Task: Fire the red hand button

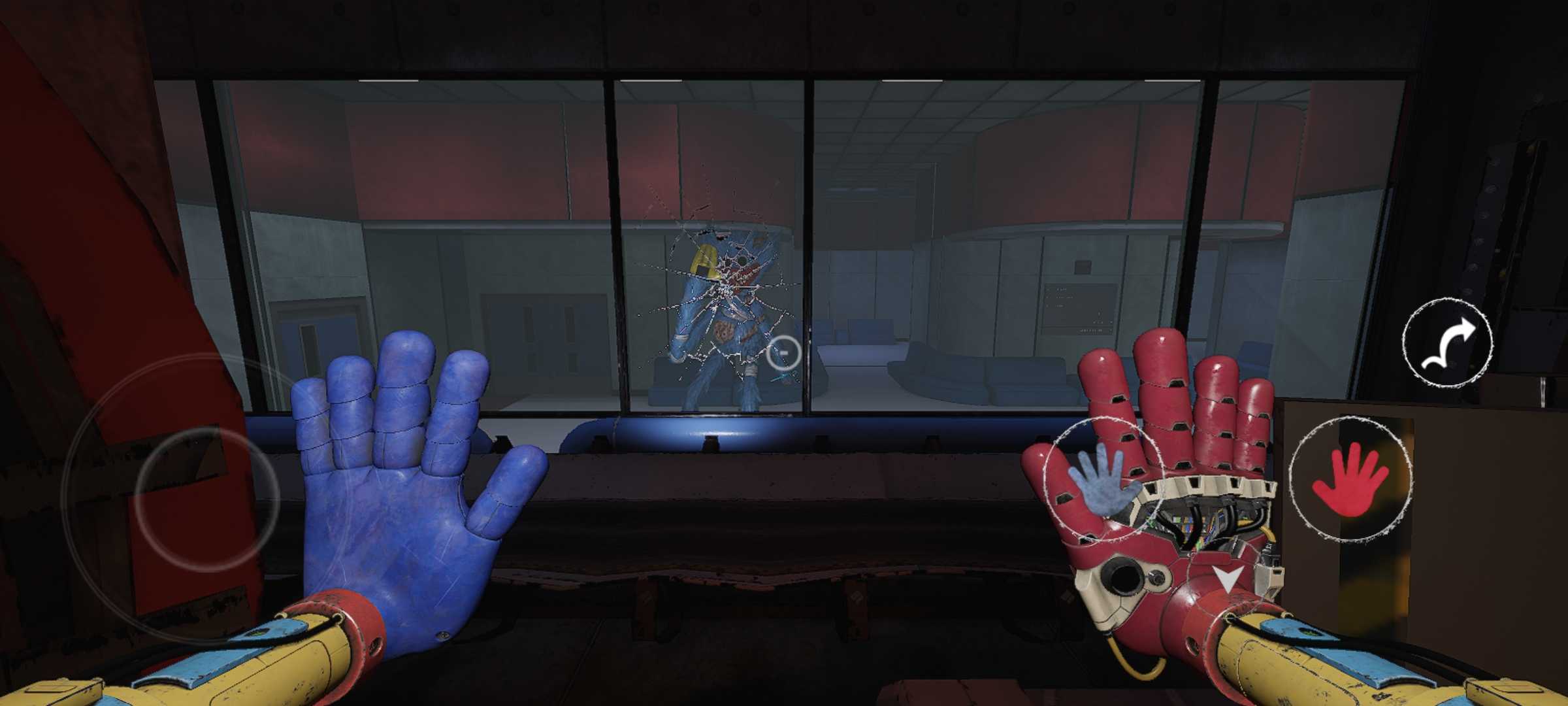Action: (x=1350, y=479)
